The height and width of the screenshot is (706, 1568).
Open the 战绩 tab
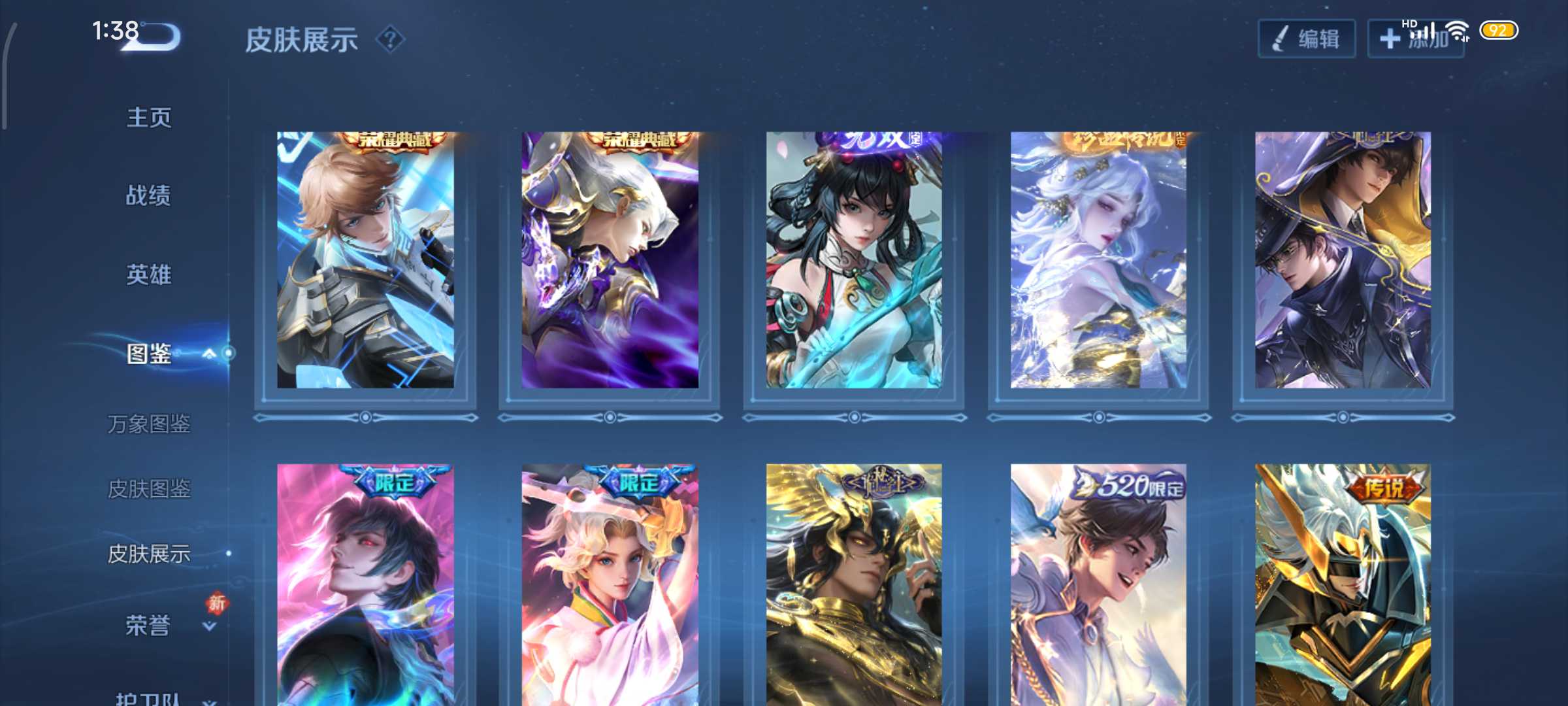point(149,195)
